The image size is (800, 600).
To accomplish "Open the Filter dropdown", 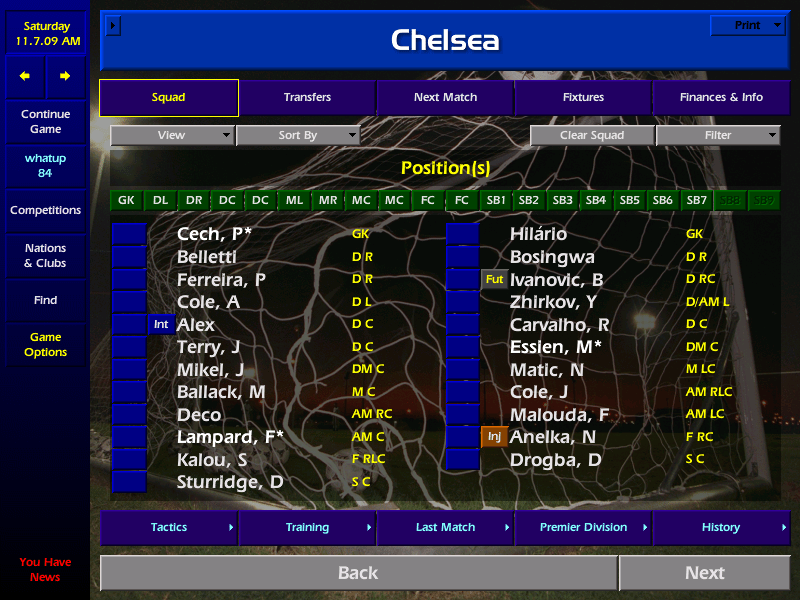I will (718, 136).
